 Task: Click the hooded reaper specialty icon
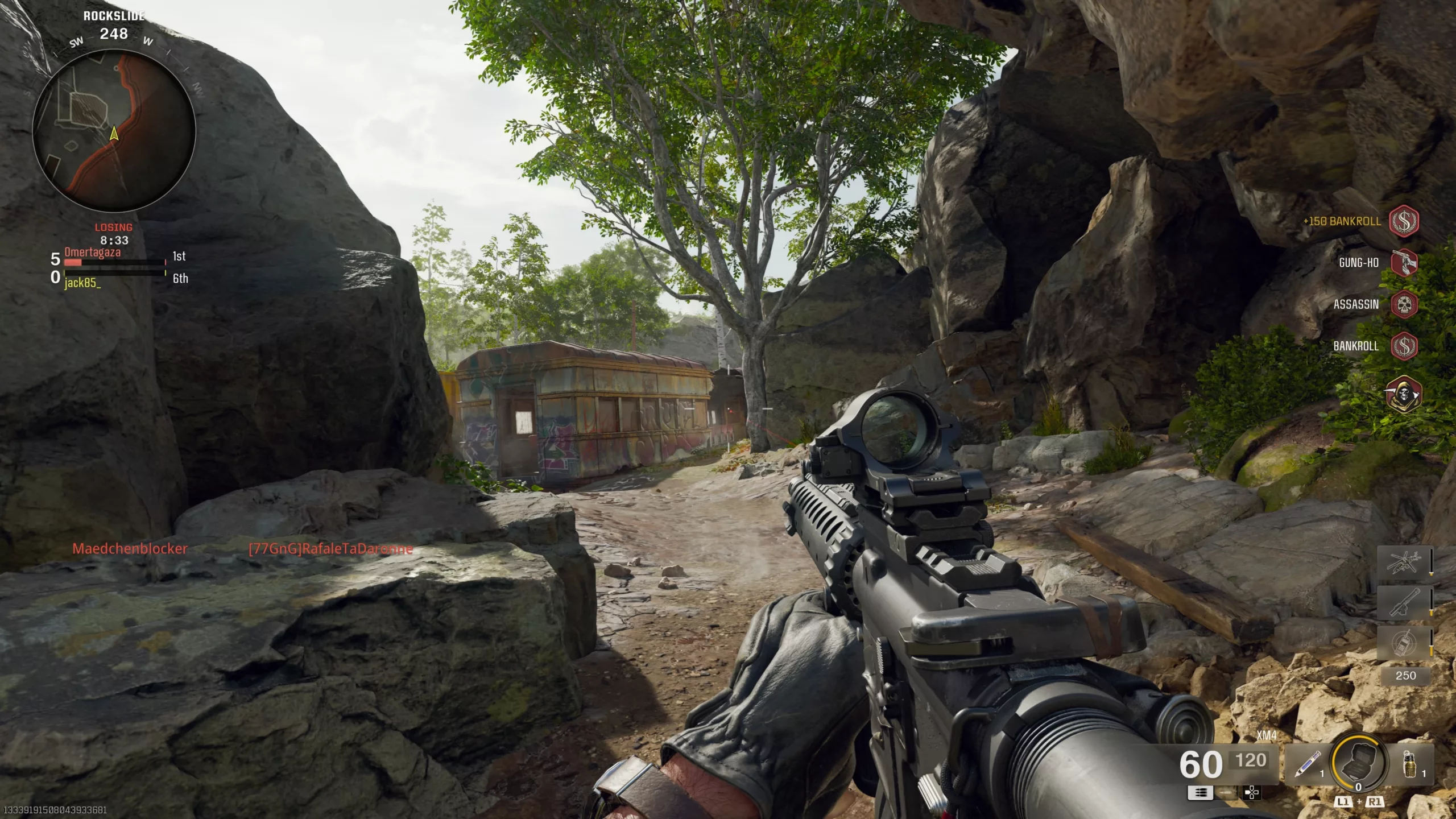(1404, 394)
